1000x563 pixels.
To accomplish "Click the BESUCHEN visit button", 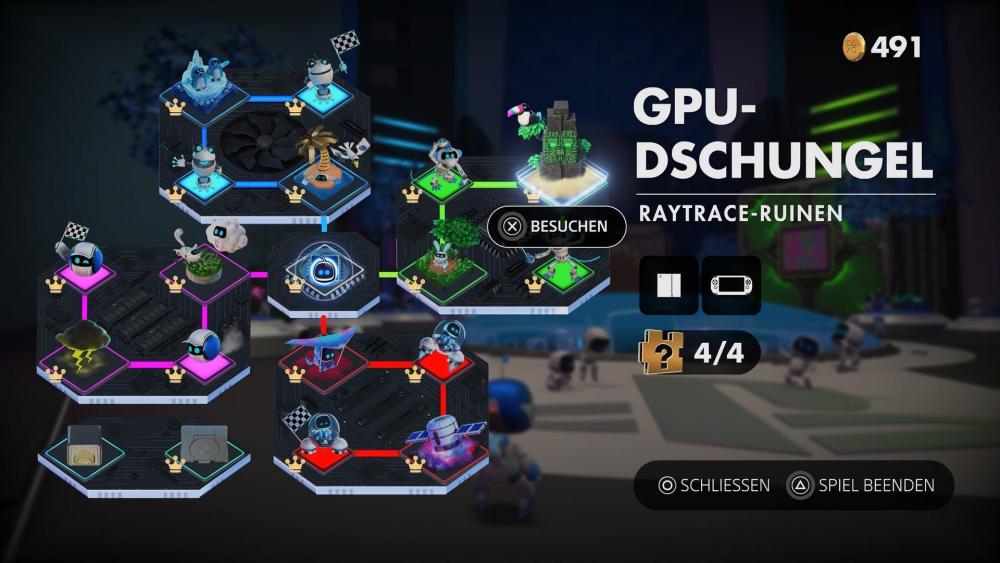I will click(x=556, y=226).
